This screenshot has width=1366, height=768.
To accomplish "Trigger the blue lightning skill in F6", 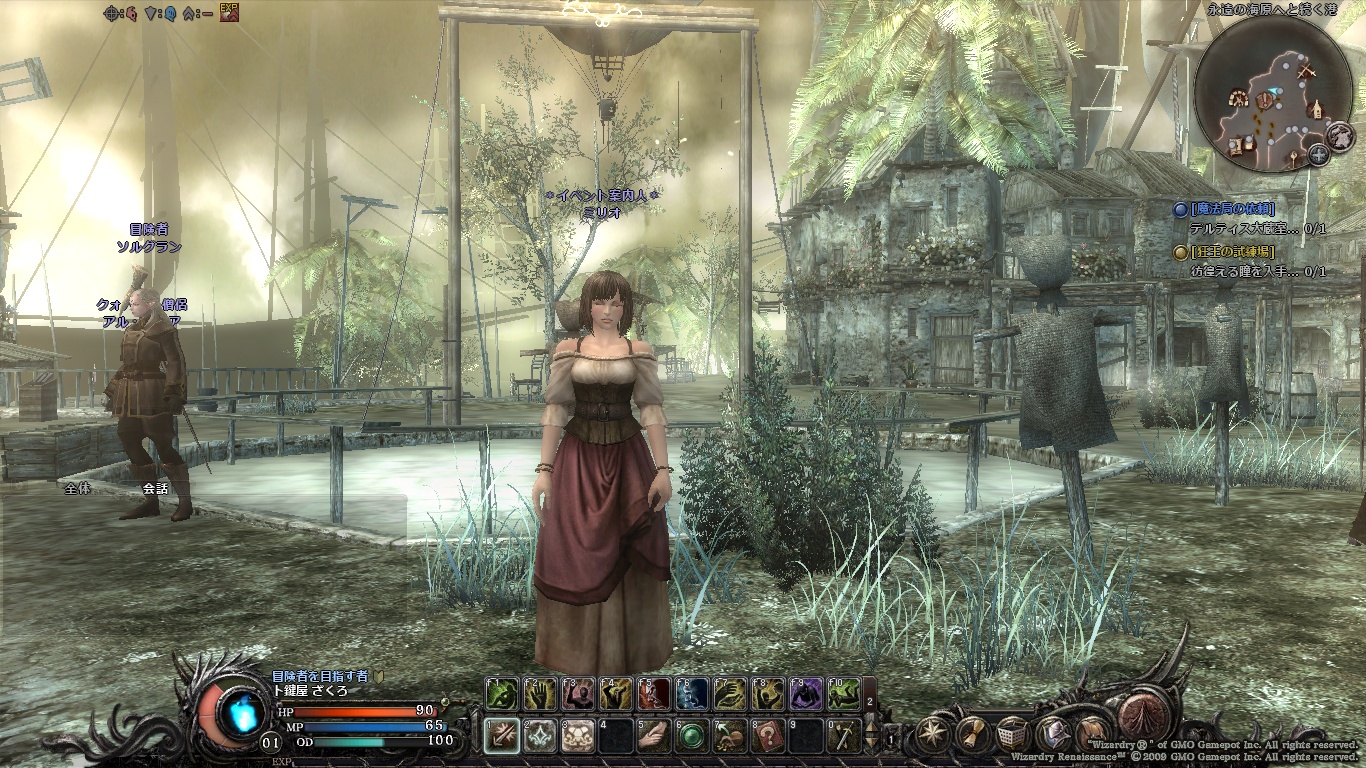I will pos(691,694).
